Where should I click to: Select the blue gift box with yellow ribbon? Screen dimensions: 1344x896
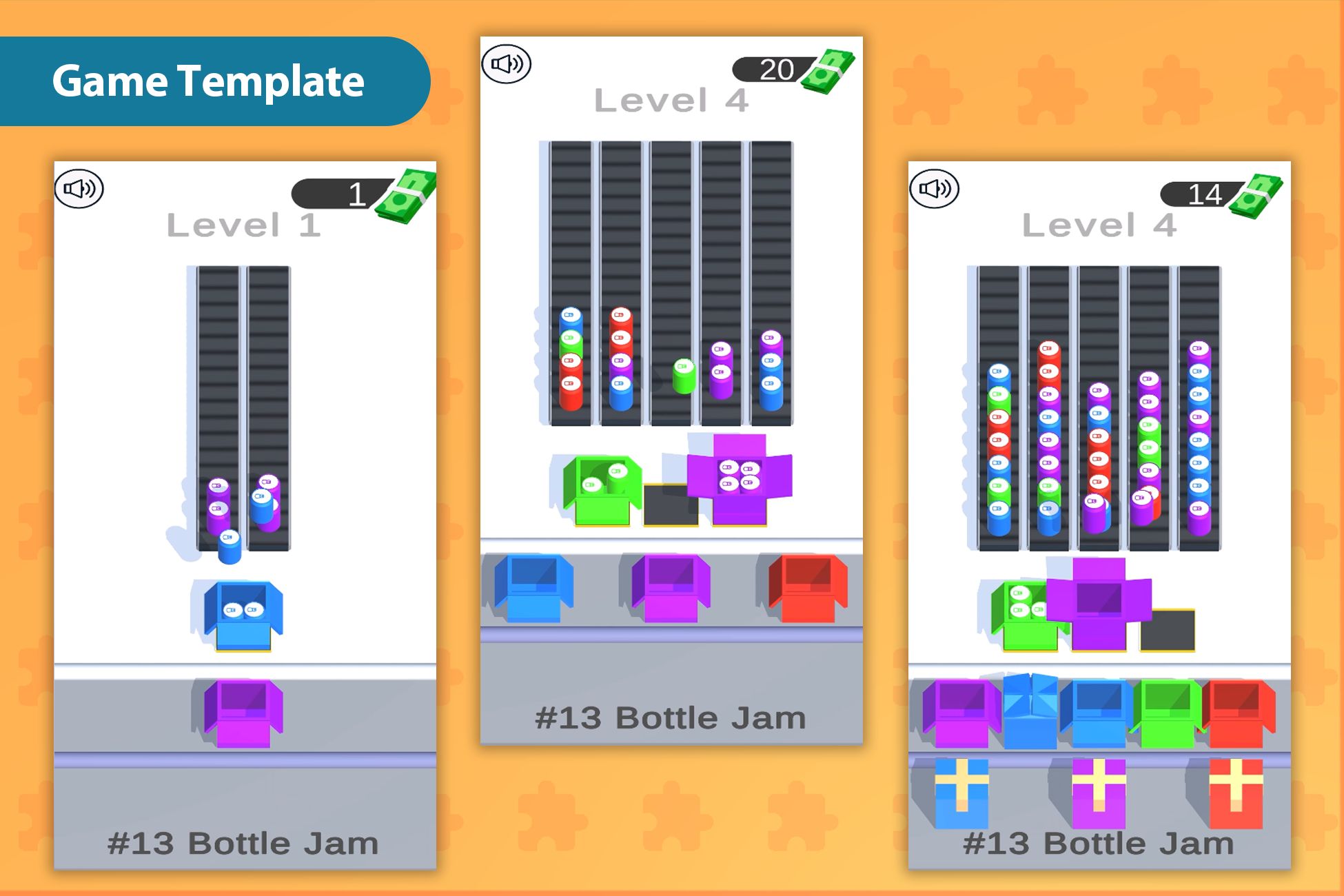(961, 793)
